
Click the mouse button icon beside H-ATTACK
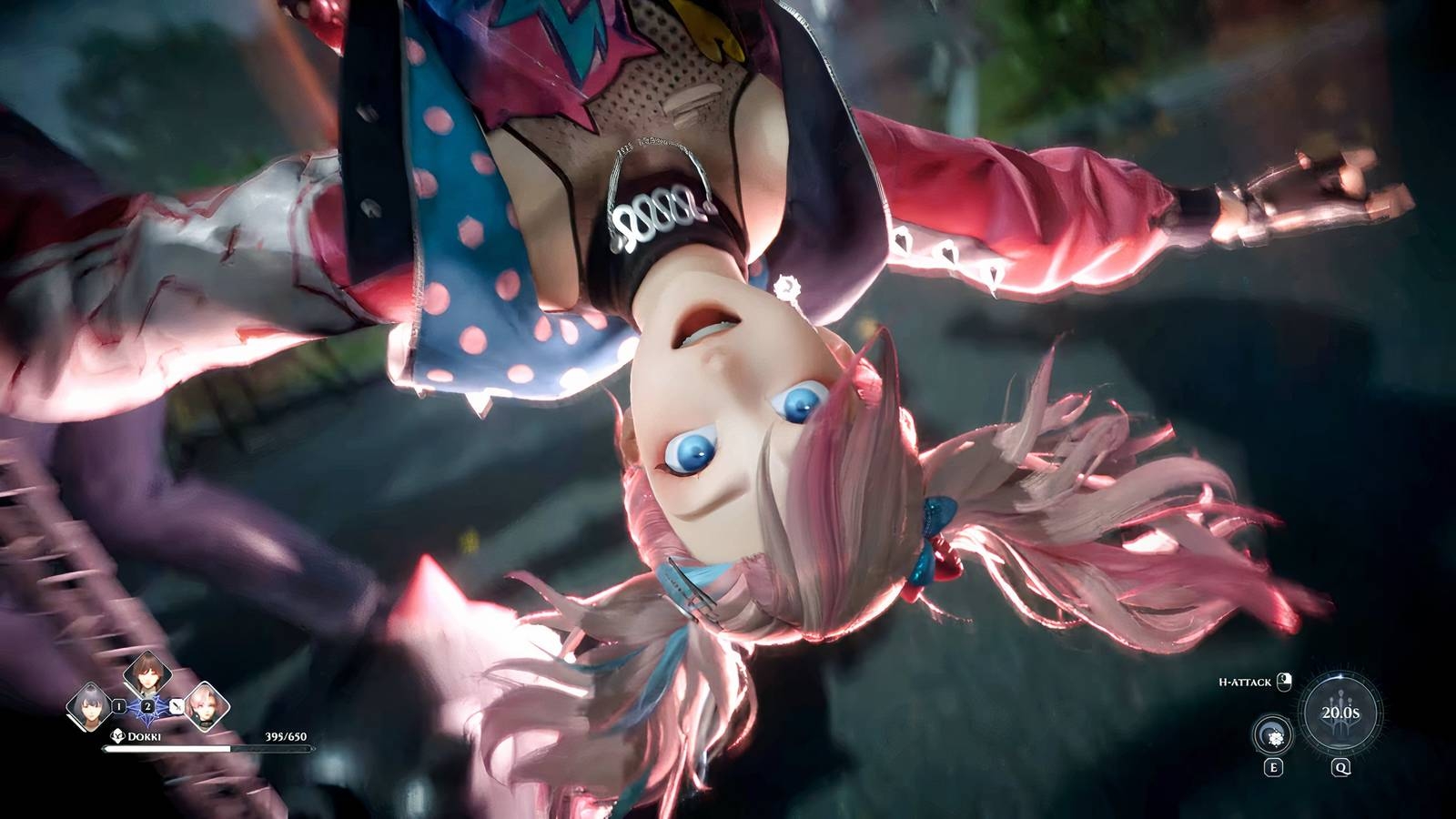coord(1283,682)
